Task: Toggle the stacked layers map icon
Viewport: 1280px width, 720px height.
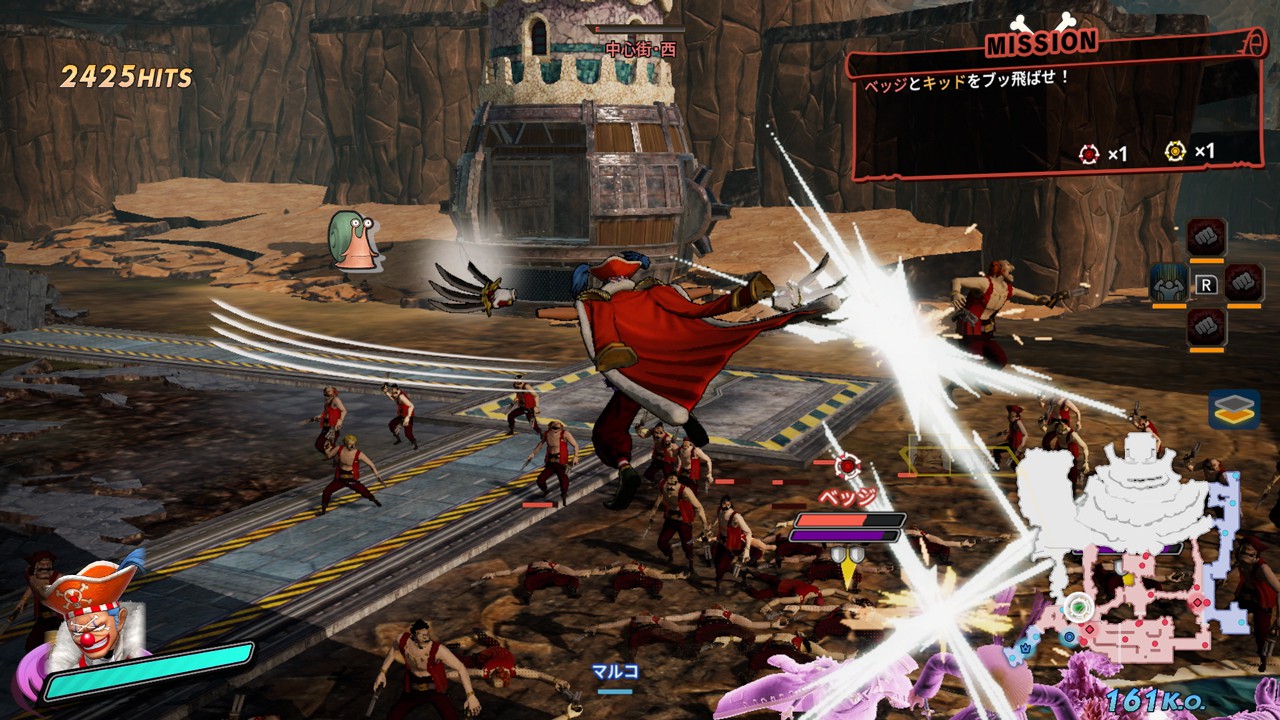Action: 1233,409
